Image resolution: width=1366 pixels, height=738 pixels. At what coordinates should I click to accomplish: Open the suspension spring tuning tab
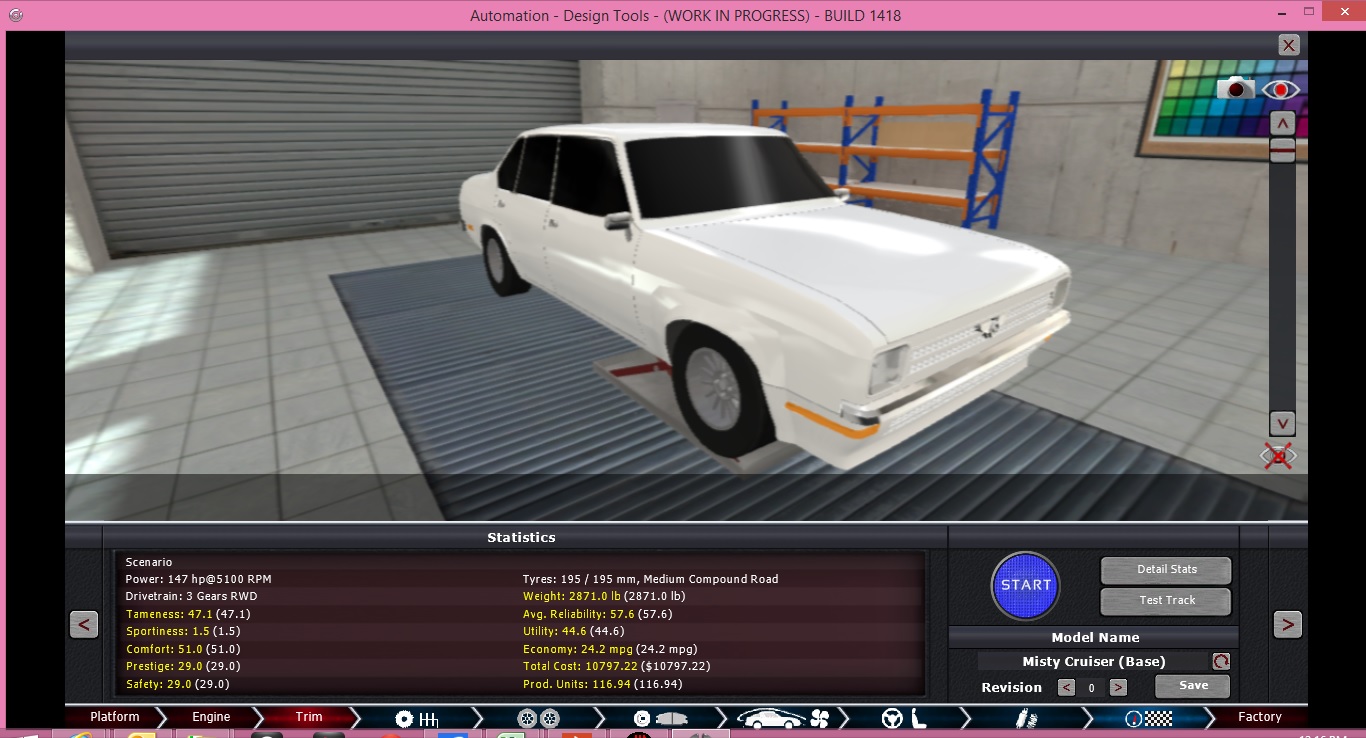click(x=1034, y=716)
